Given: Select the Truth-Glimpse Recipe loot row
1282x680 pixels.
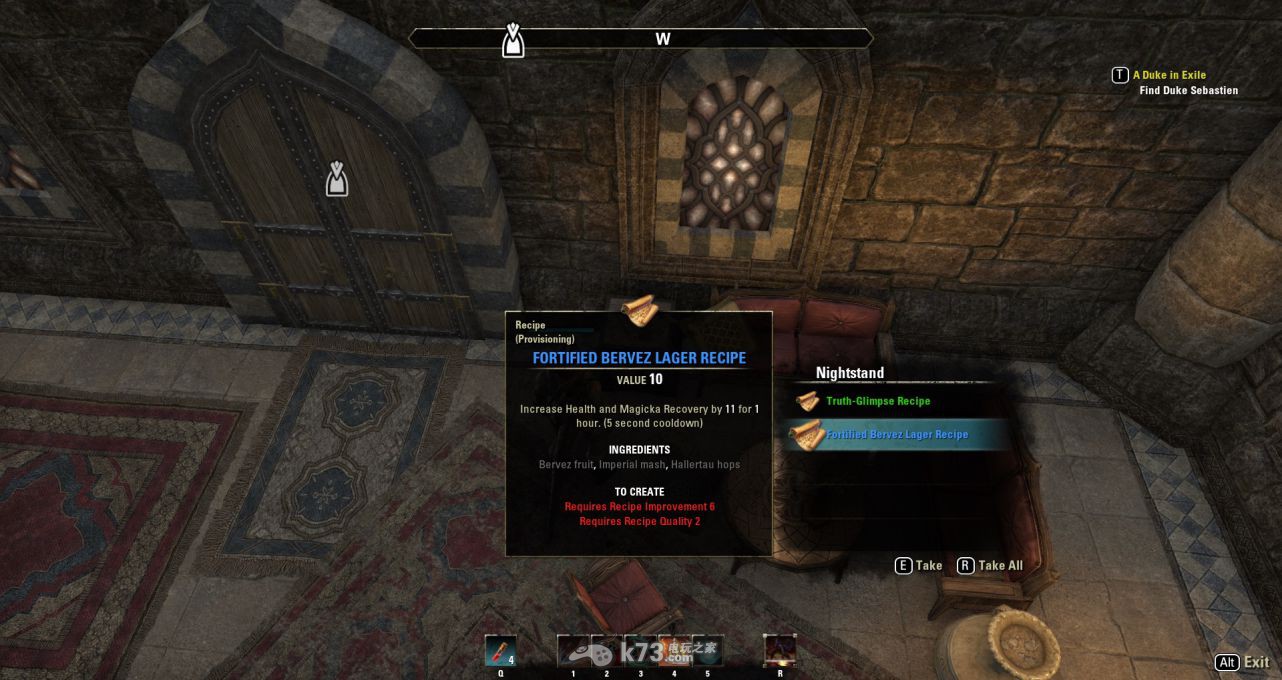Looking at the screenshot, I should click(877, 401).
